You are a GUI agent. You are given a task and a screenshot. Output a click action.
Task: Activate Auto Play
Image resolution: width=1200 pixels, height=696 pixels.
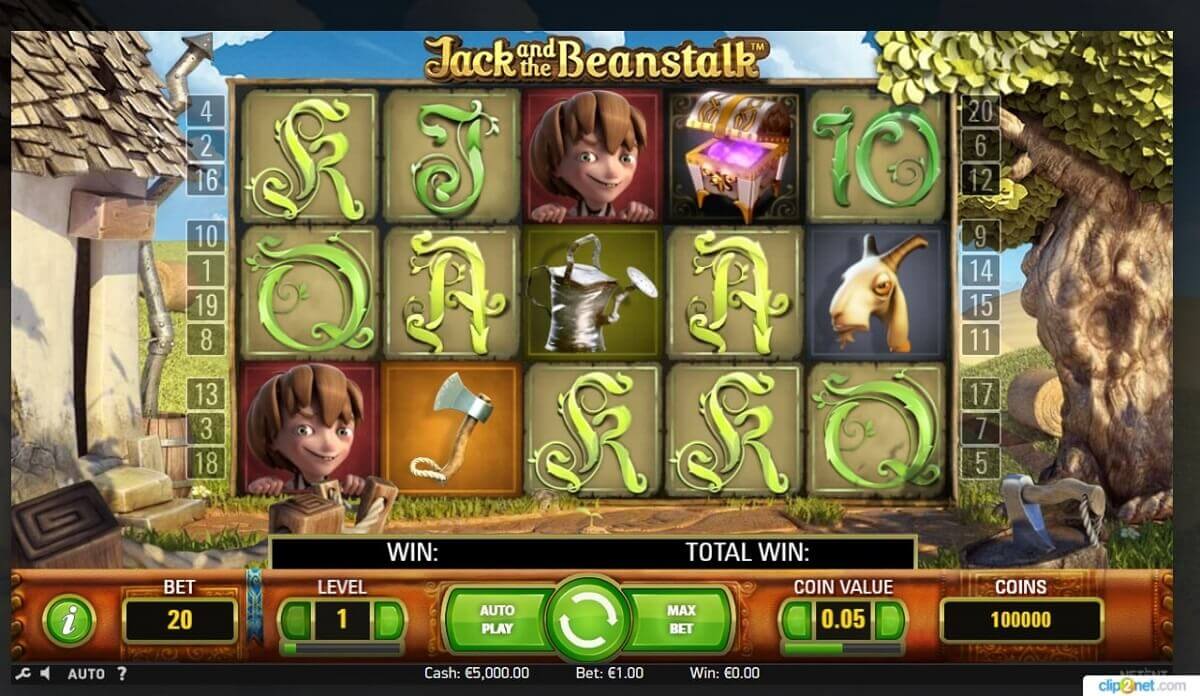[x=497, y=619]
